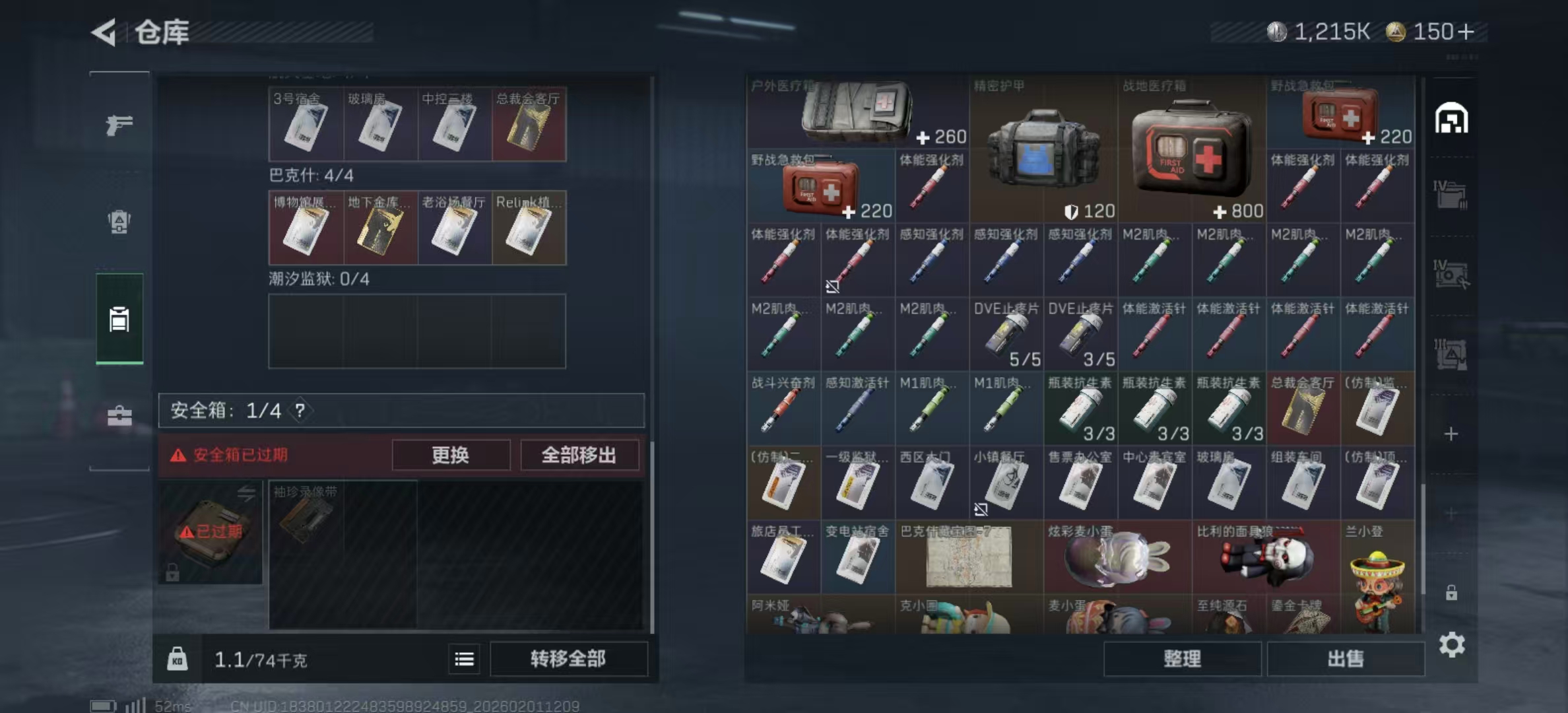Click the lock icon on the right sidebar
This screenshot has height=713, width=1568.
(x=1452, y=593)
